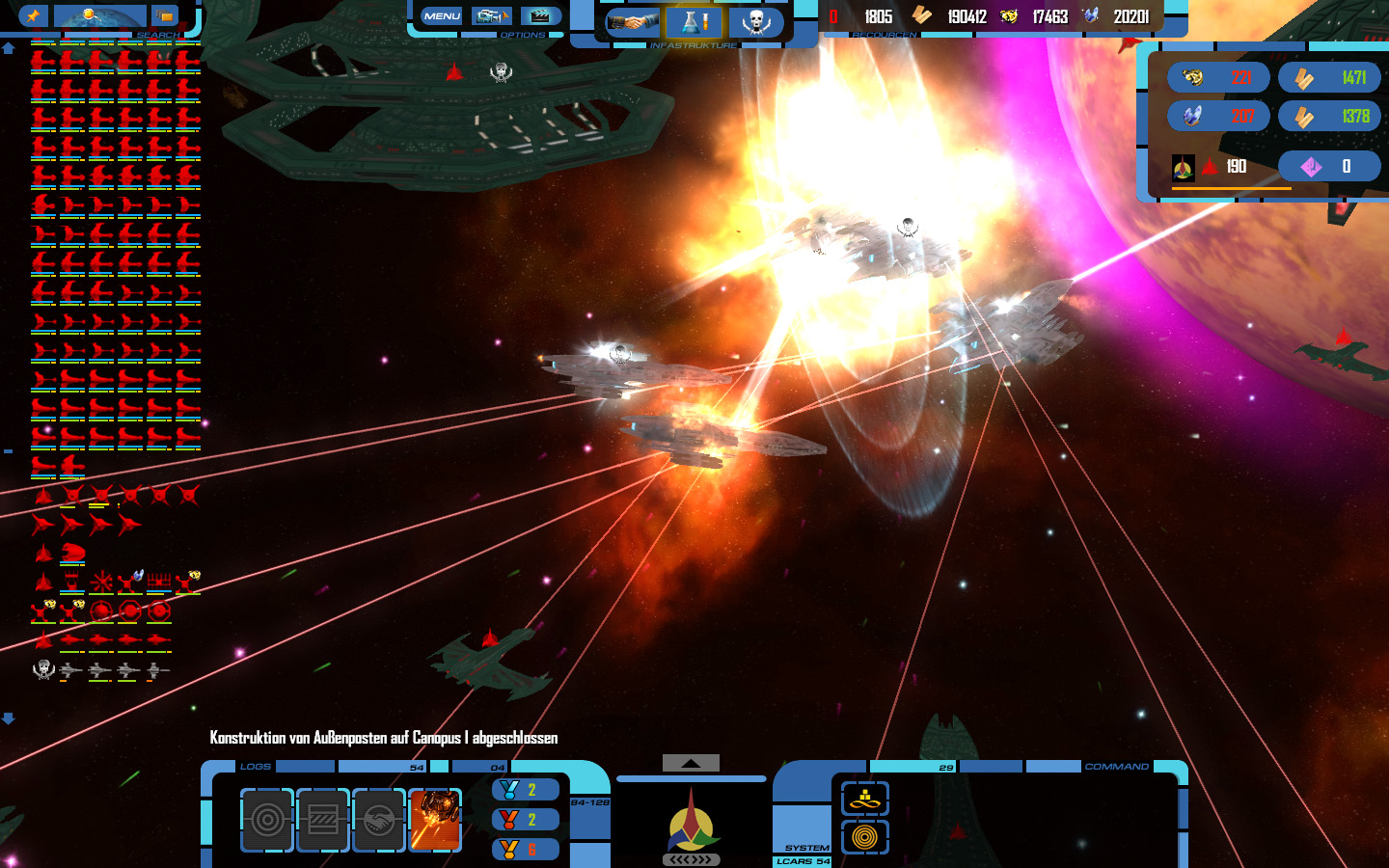The width and height of the screenshot is (1389, 868).
Task: Open the clapperboard cinematic icon
Action: tap(540, 15)
